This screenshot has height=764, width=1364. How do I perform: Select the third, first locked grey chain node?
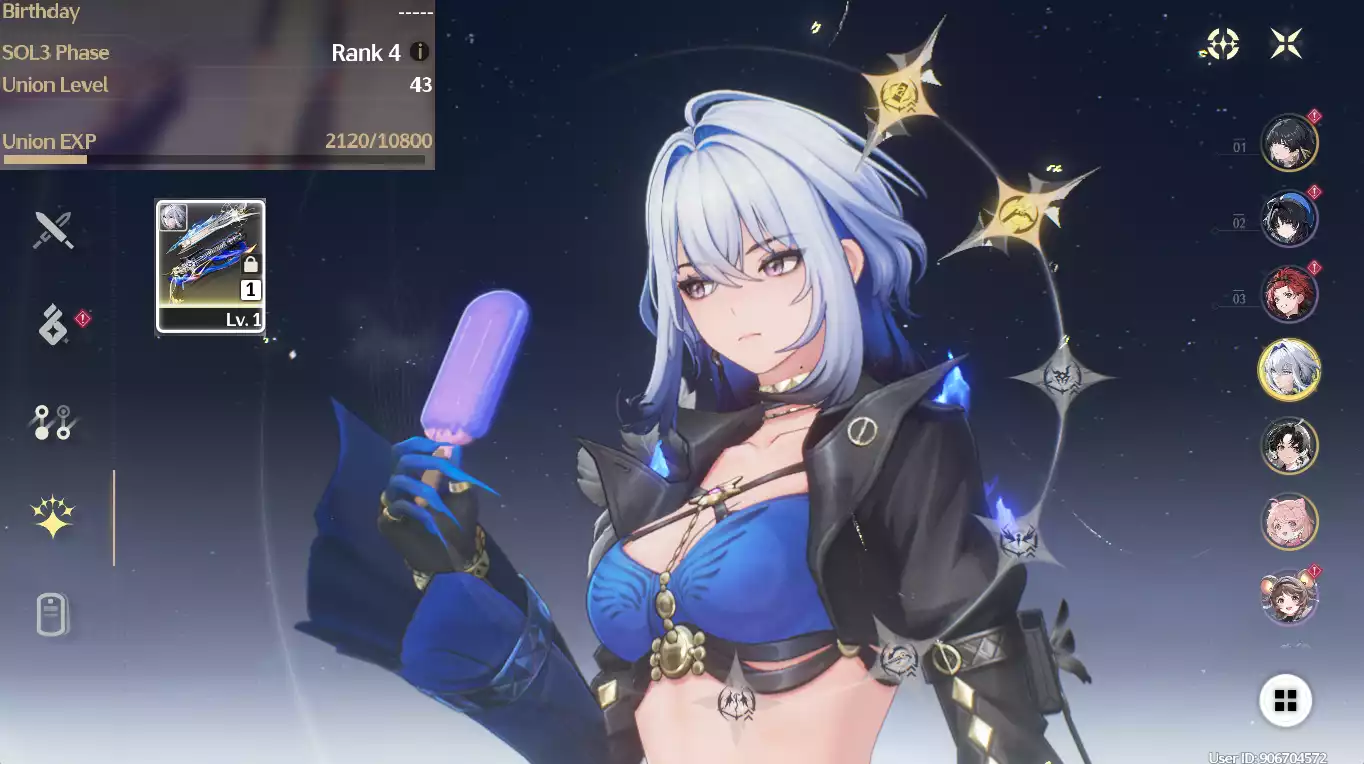tap(1062, 378)
